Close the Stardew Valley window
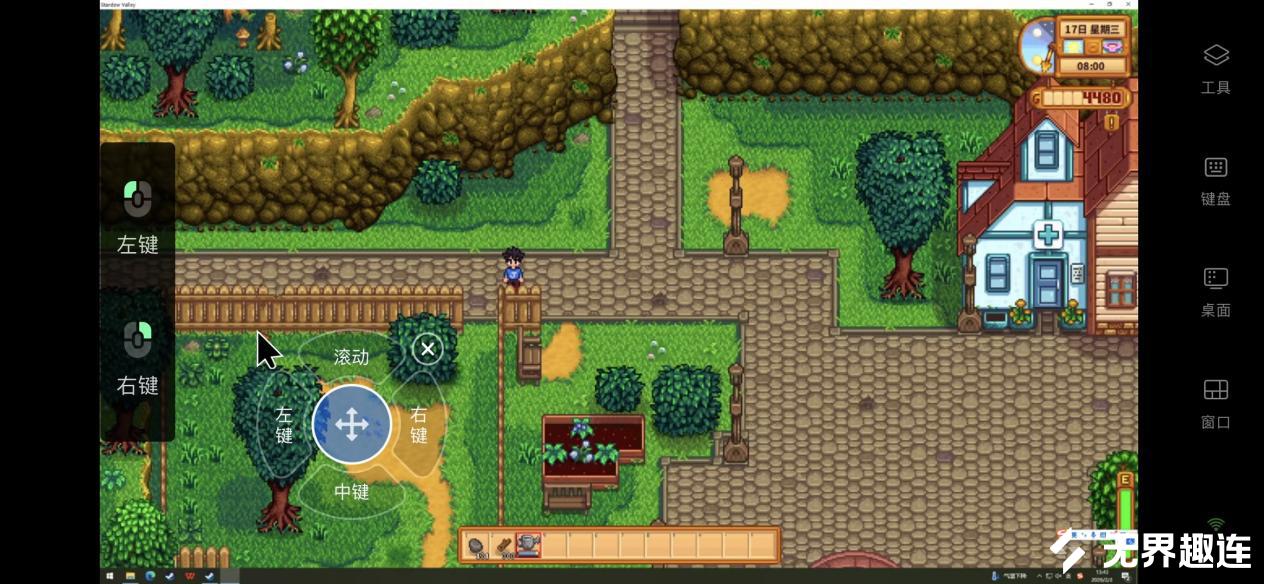 pos(1129,4)
